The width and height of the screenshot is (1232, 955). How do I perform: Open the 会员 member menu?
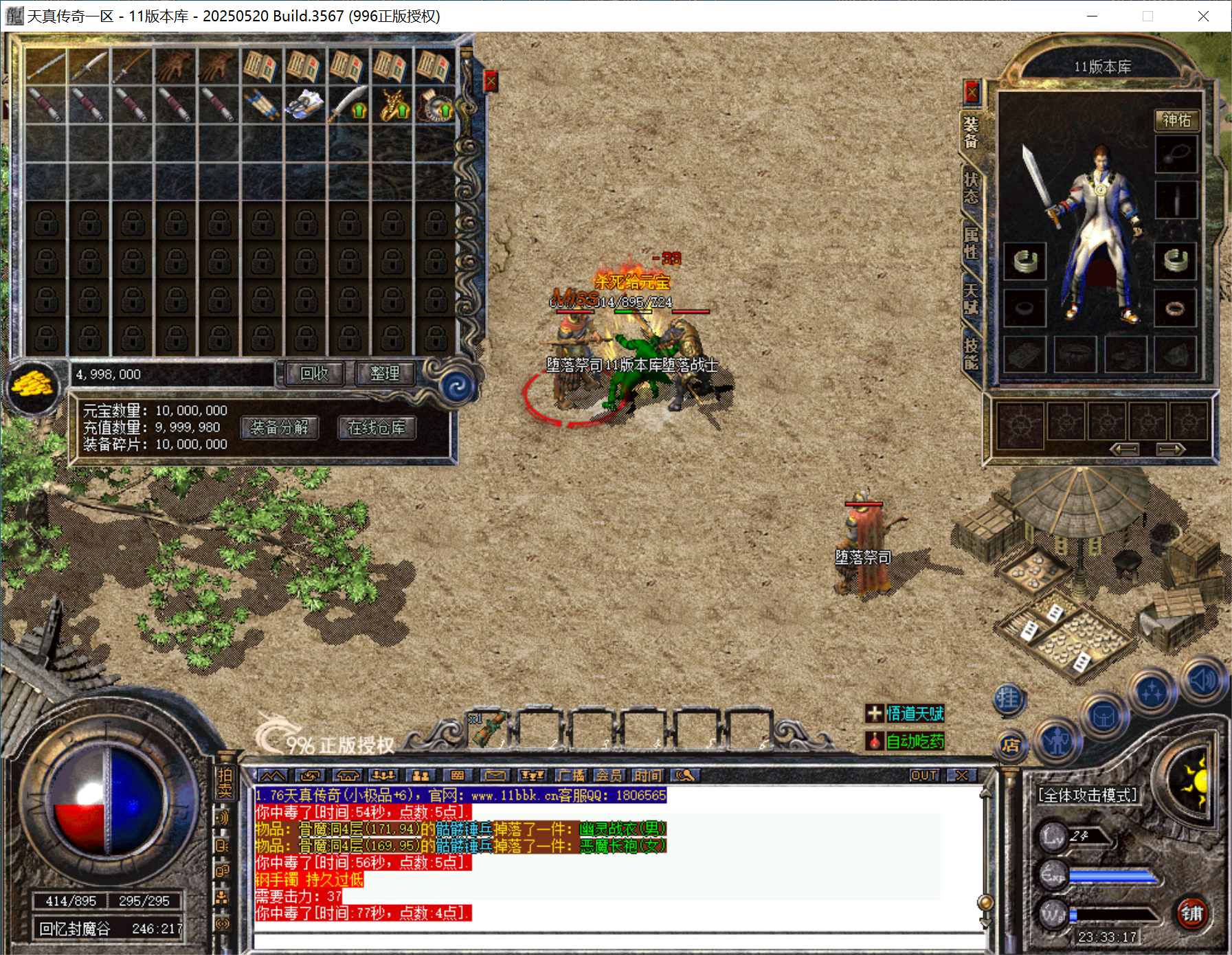pyautogui.click(x=609, y=776)
